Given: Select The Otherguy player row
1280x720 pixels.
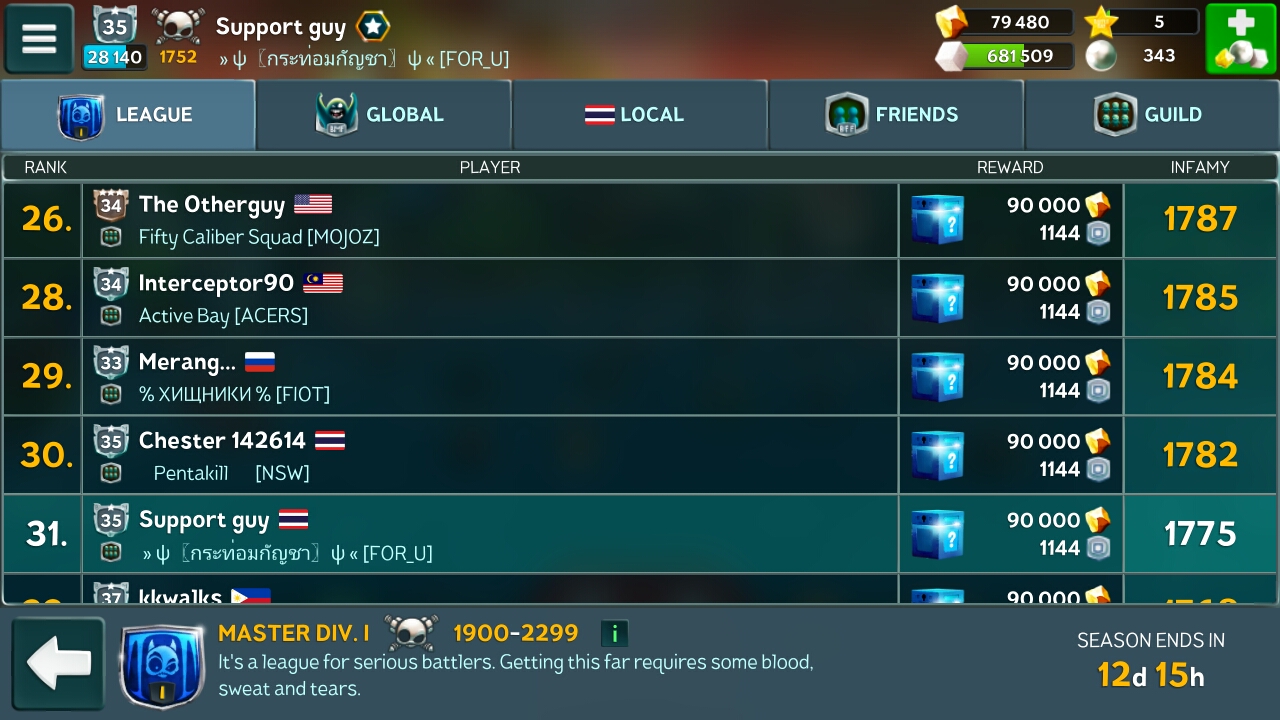Looking at the screenshot, I should 490,220.
